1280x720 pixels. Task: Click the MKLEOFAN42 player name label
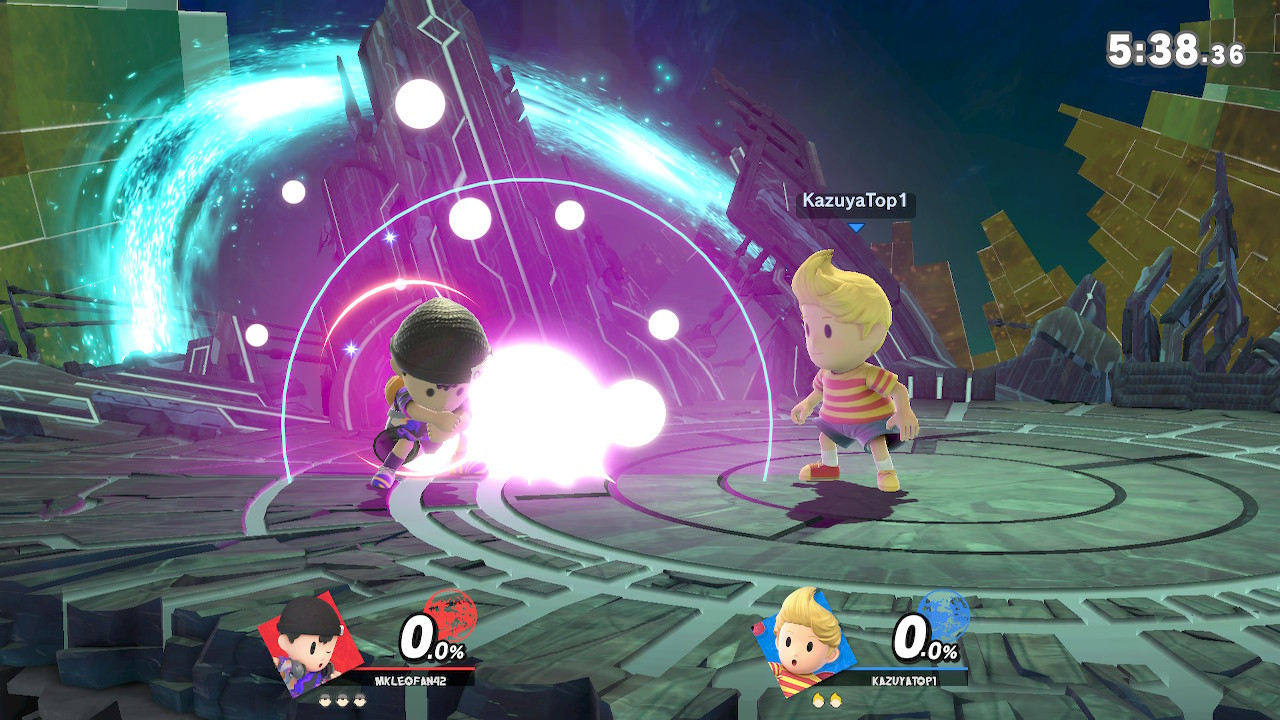[x=411, y=679]
